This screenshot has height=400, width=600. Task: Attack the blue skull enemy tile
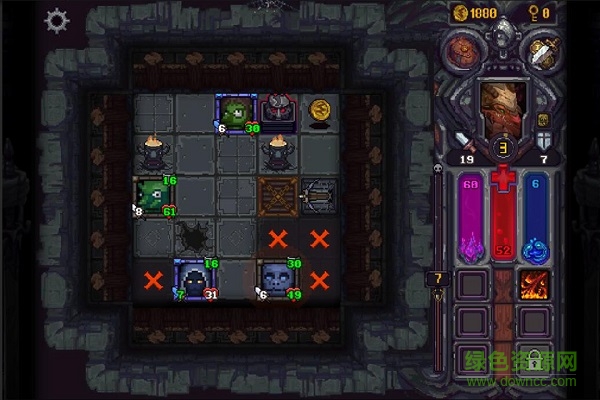pyautogui.click(x=278, y=278)
